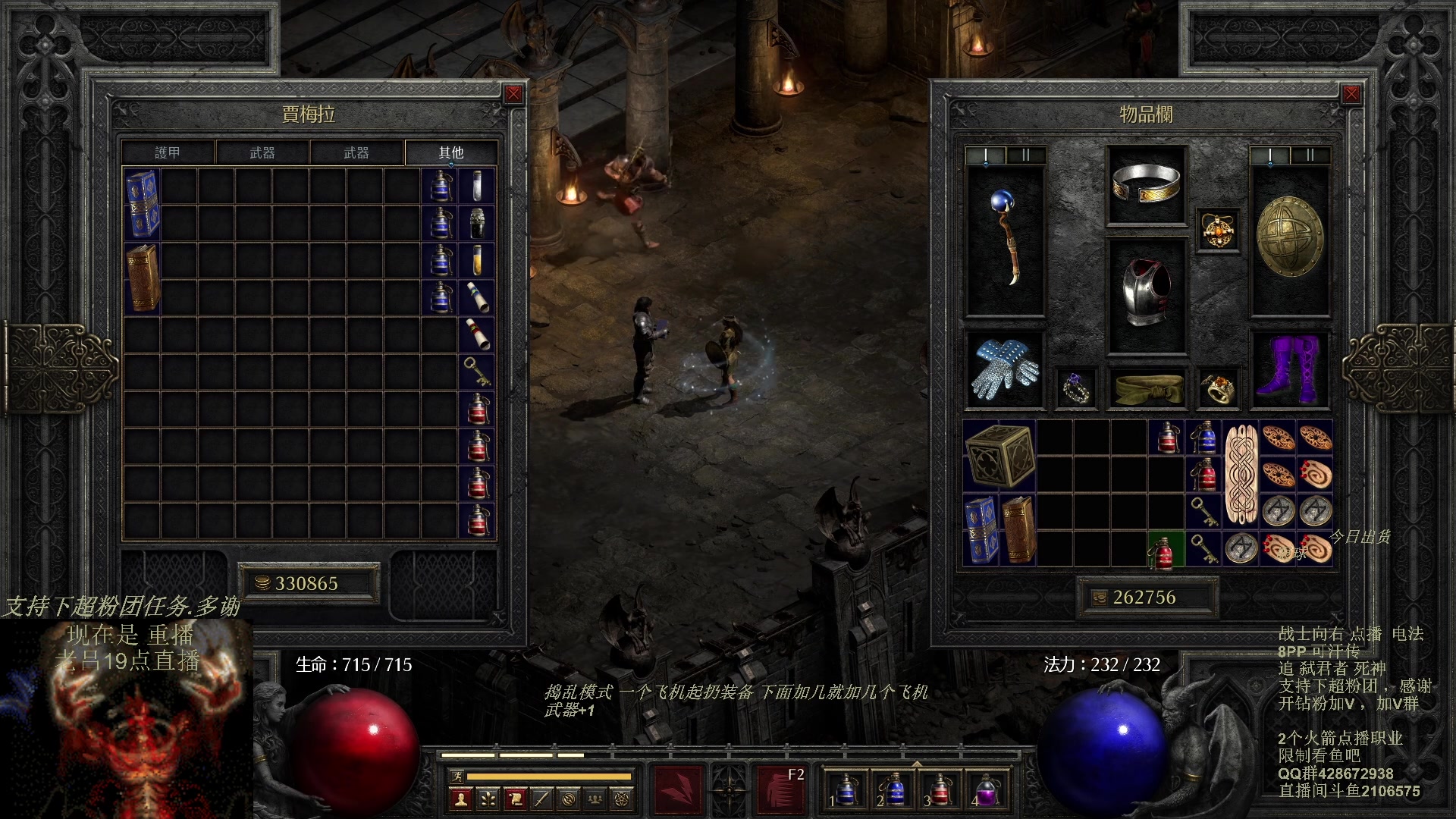Image resolution: width=1456 pixels, height=819 pixels.
Task: Select the purple boots slot
Action: click(1290, 370)
